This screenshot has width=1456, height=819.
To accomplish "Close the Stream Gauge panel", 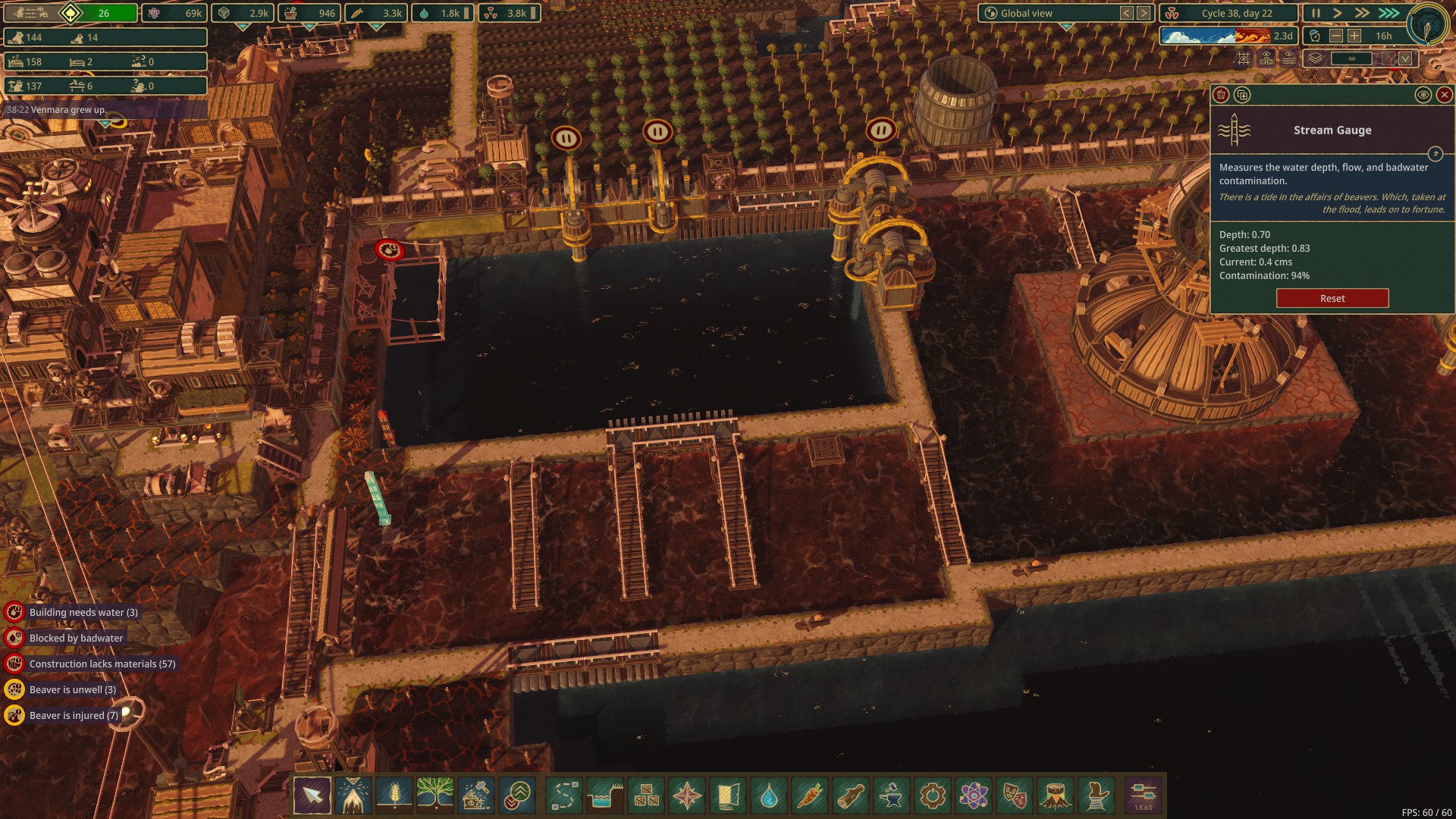I will click(1444, 95).
